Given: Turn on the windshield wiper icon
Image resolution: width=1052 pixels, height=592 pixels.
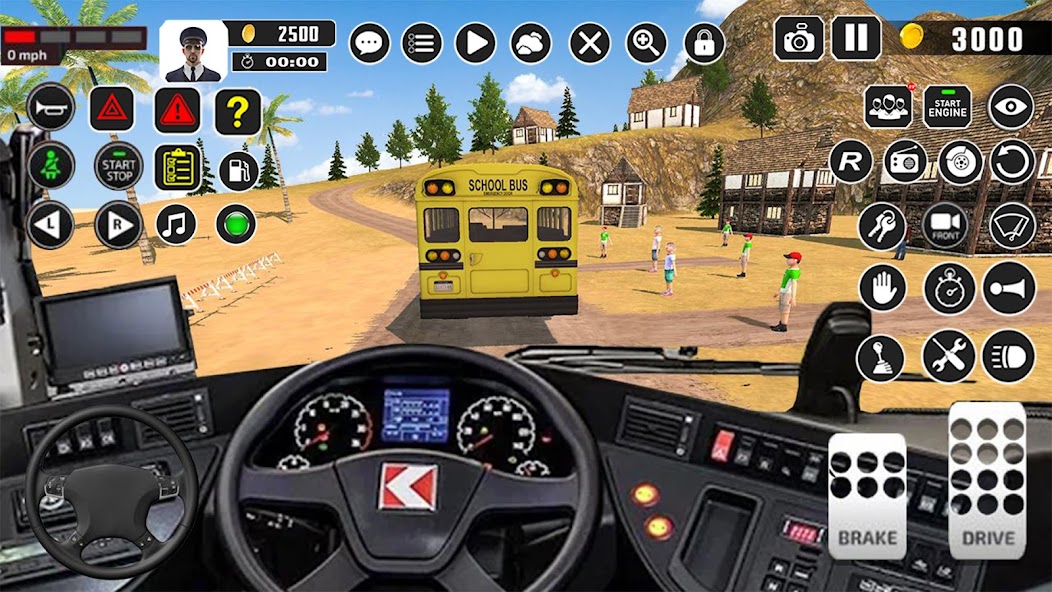Looking at the screenshot, I should click(x=1011, y=226).
